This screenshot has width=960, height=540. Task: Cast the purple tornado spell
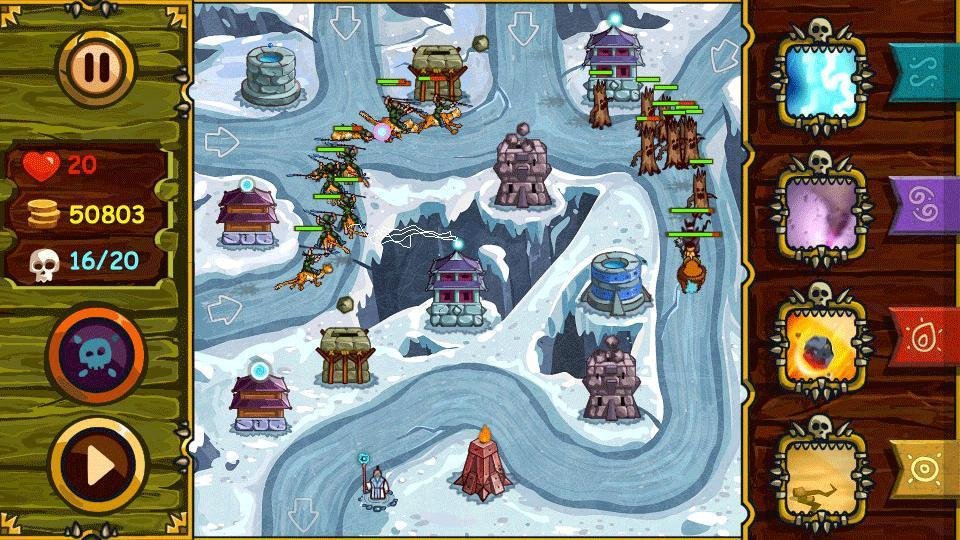point(820,211)
